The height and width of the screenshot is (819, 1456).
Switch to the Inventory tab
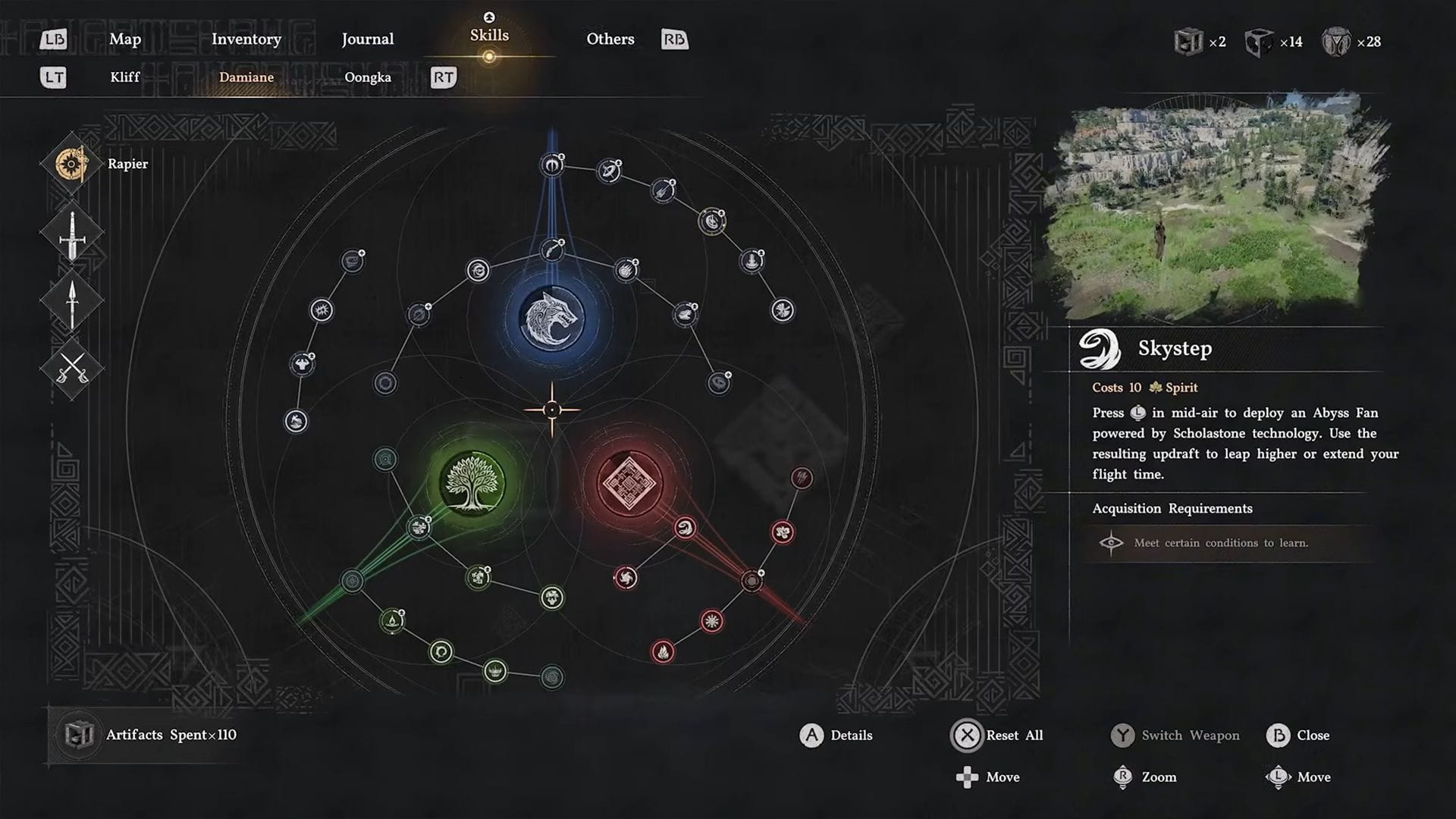pyautogui.click(x=246, y=39)
